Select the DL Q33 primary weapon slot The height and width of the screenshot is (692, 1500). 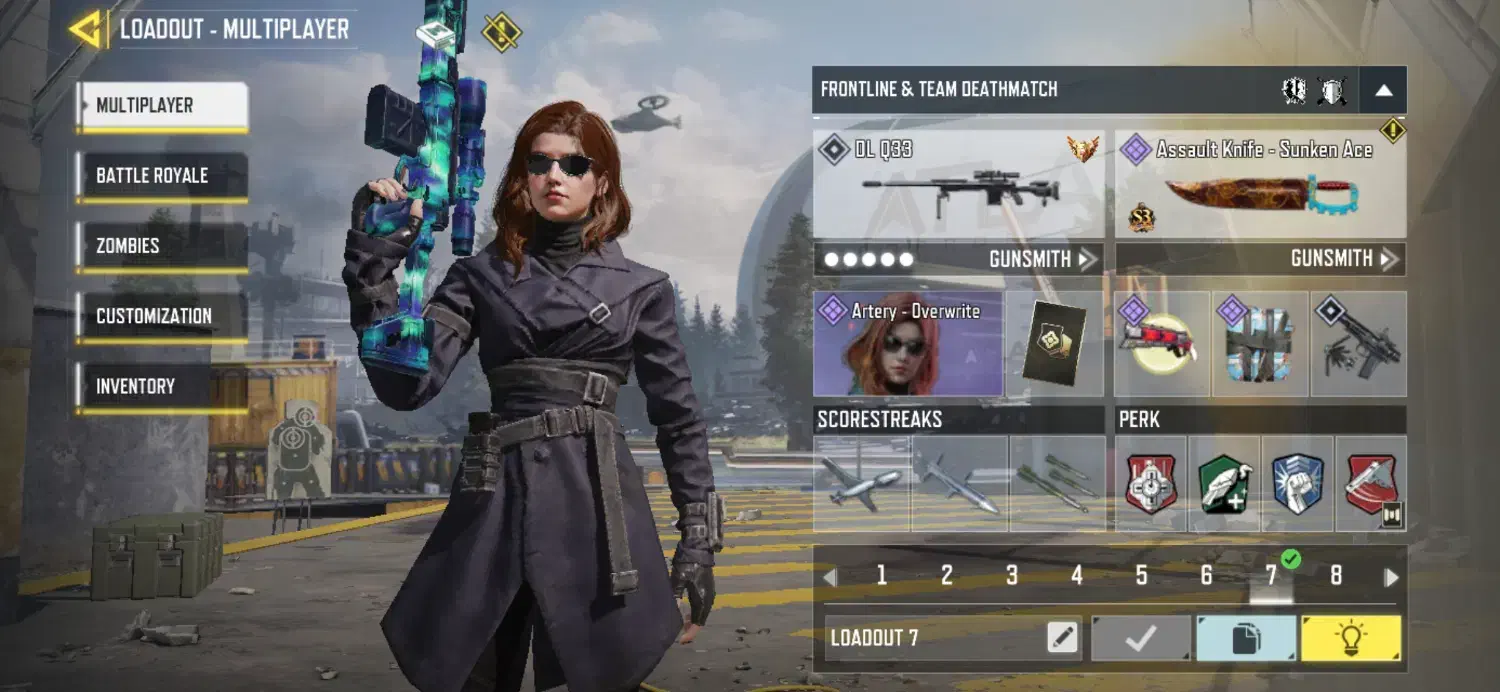click(x=958, y=184)
